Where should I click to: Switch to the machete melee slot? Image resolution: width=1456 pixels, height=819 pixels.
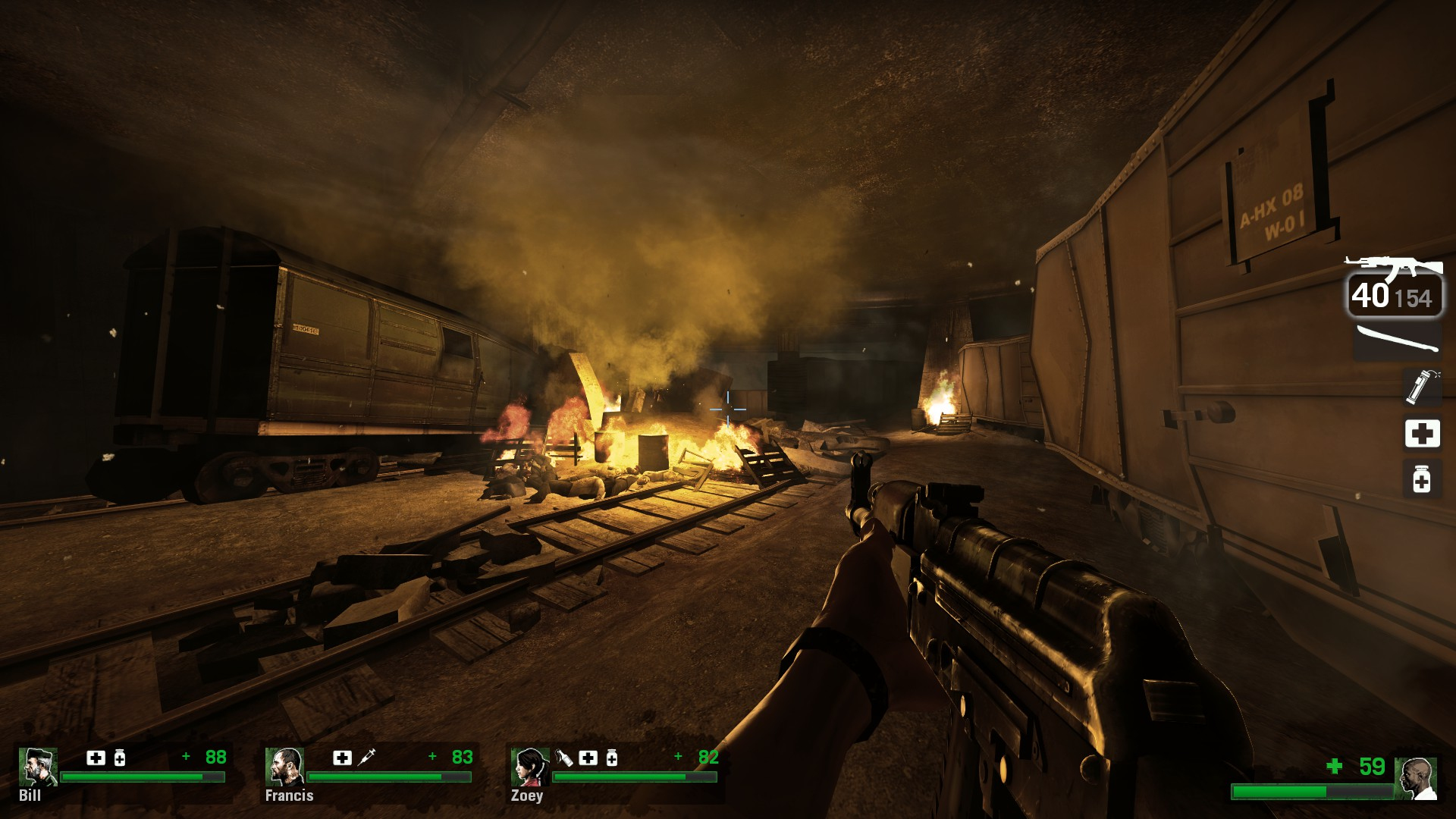pyautogui.click(x=1395, y=340)
